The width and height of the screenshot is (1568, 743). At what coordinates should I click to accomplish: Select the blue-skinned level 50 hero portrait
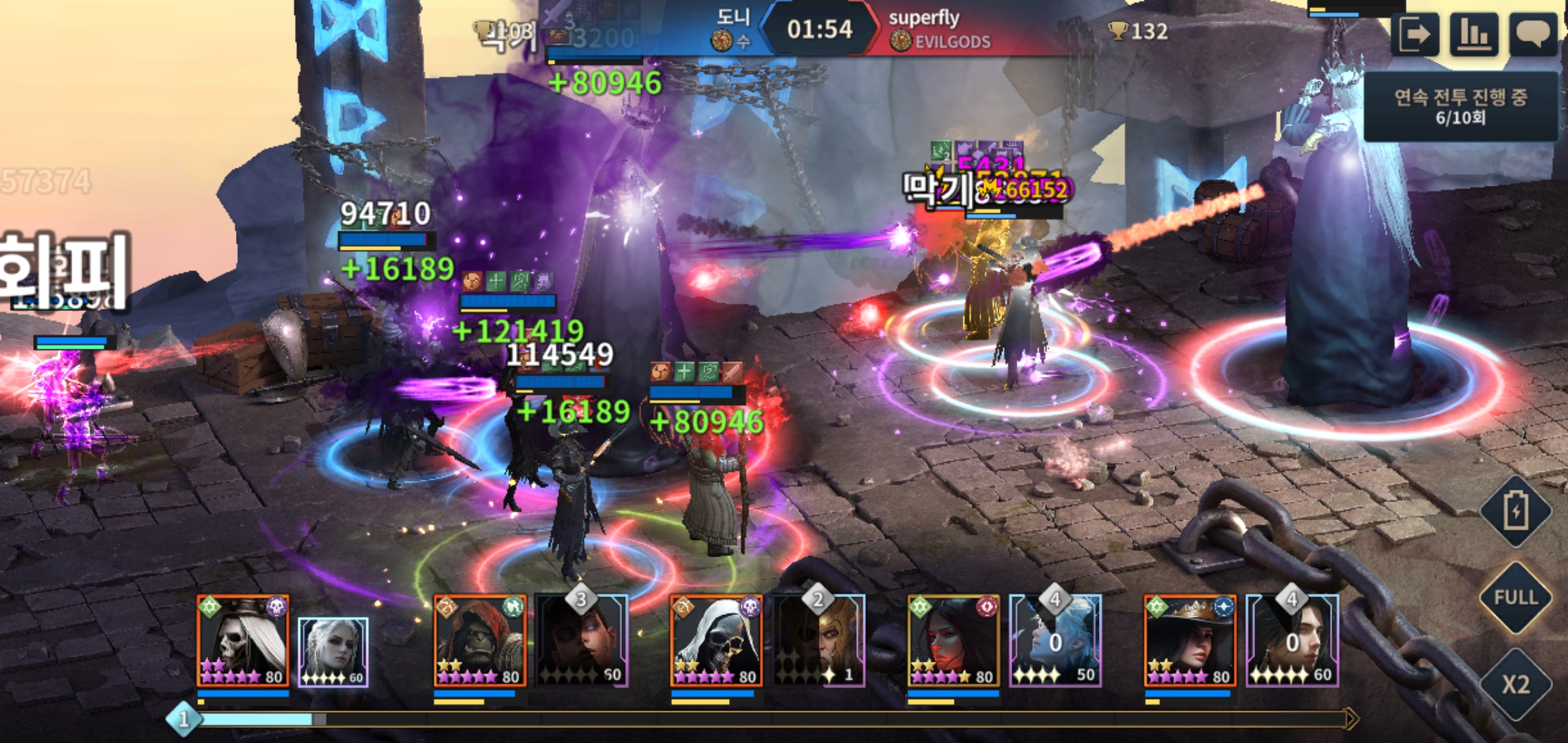coord(1056,641)
